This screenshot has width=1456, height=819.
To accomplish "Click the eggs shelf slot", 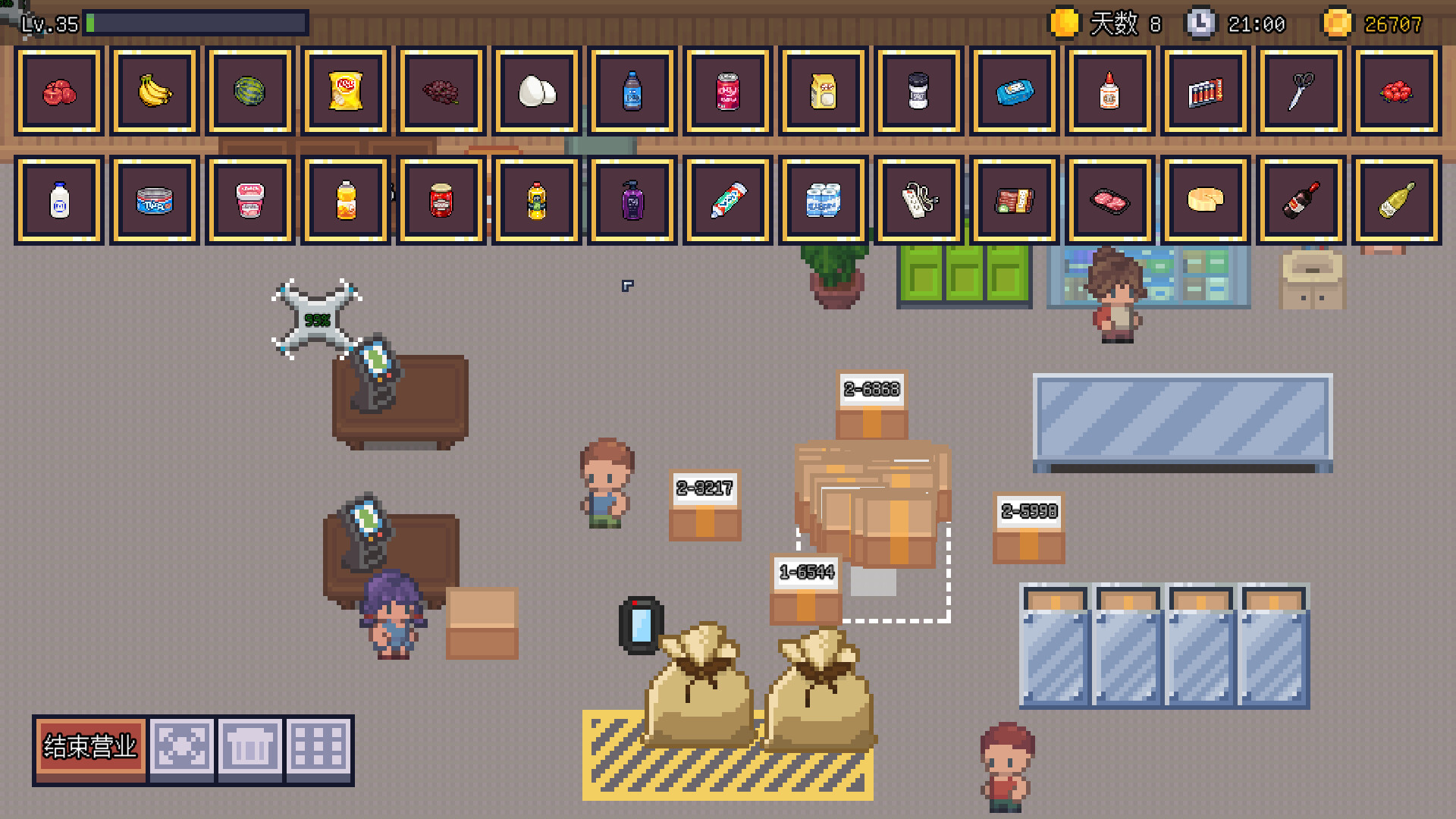I will click(536, 91).
